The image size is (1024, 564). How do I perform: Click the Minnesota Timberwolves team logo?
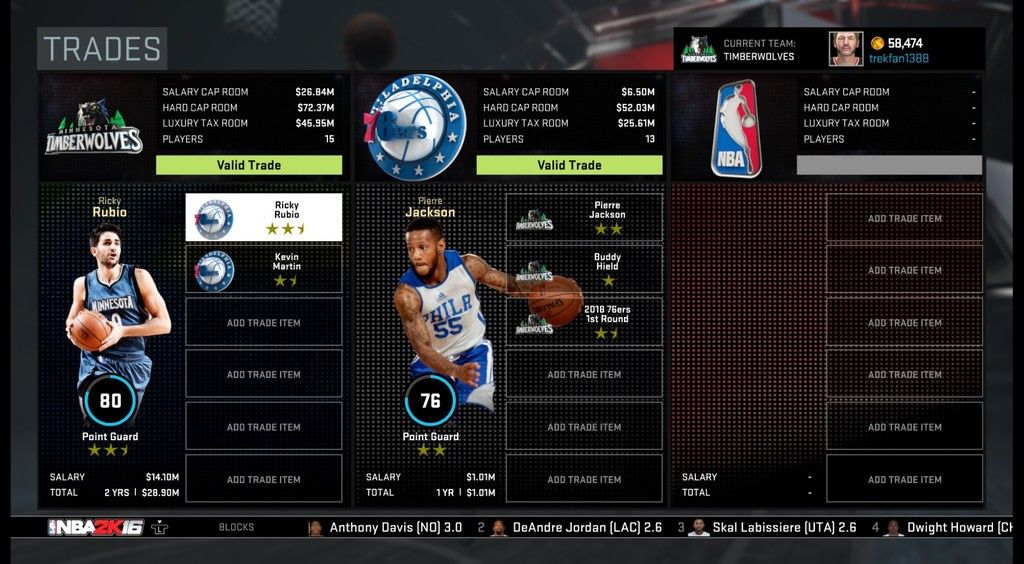click(x=94, y=127)
